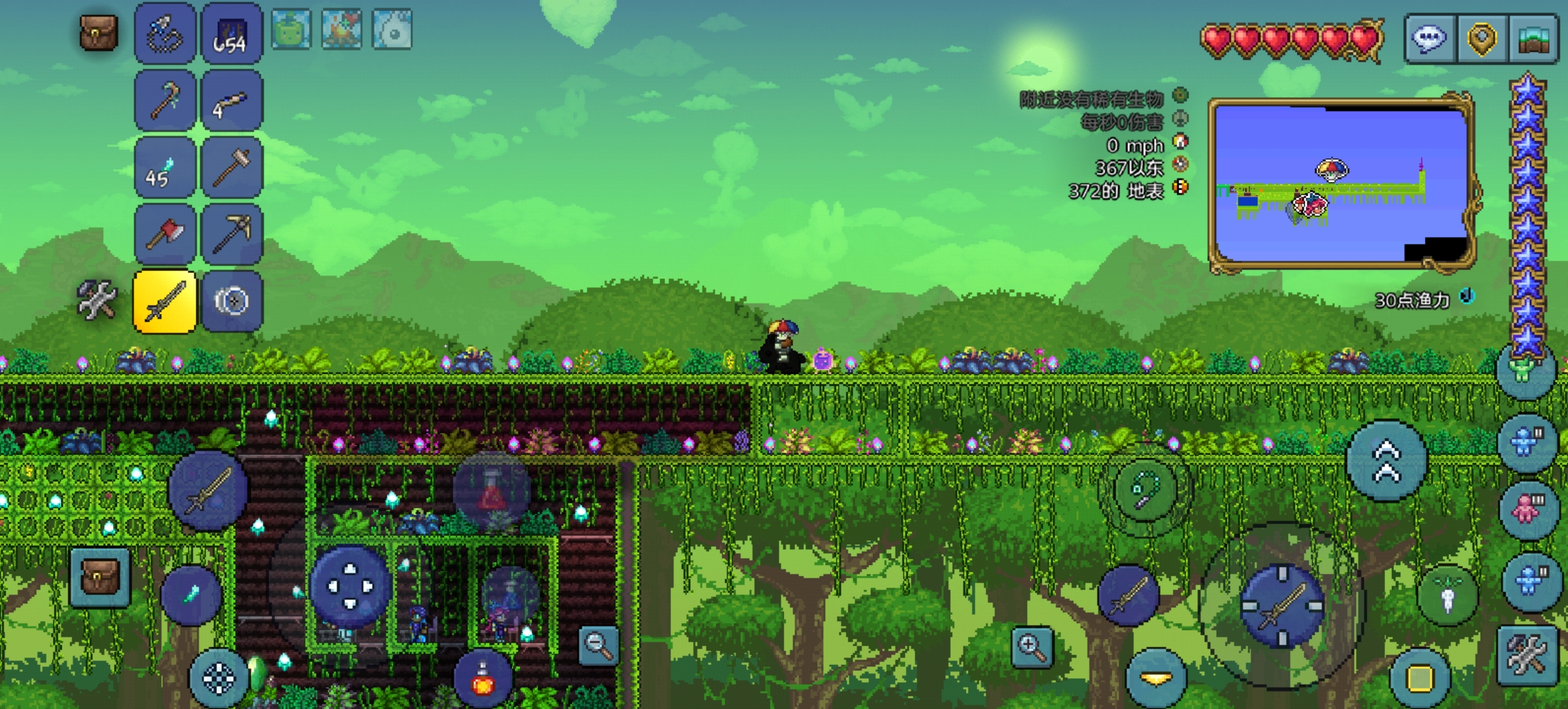Tap the yellow map pin button
This screenshot has width=1568, height=709.
tap(1482, 38)
